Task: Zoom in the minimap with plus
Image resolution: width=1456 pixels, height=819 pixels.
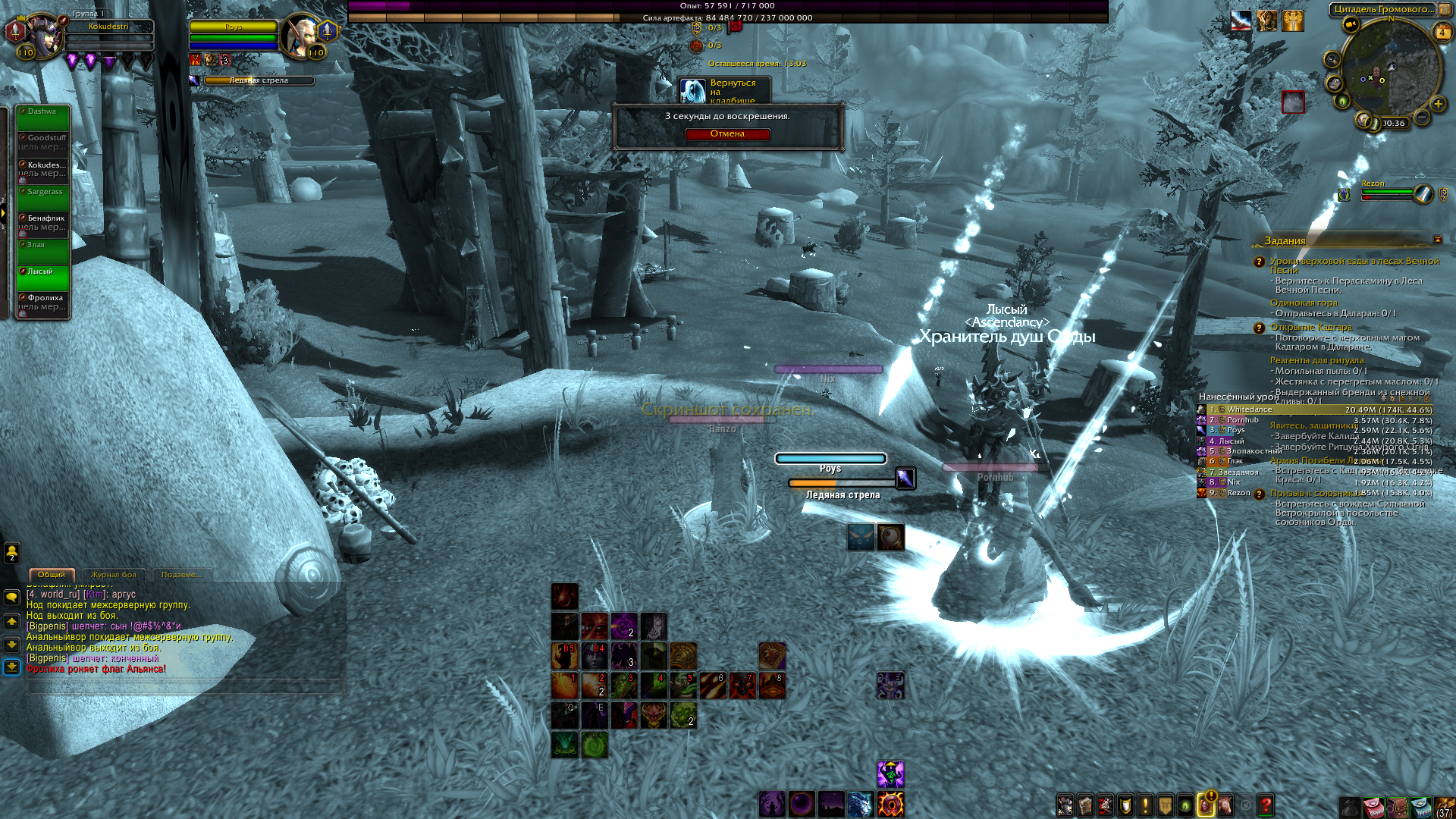Action: click(1437, 104)
